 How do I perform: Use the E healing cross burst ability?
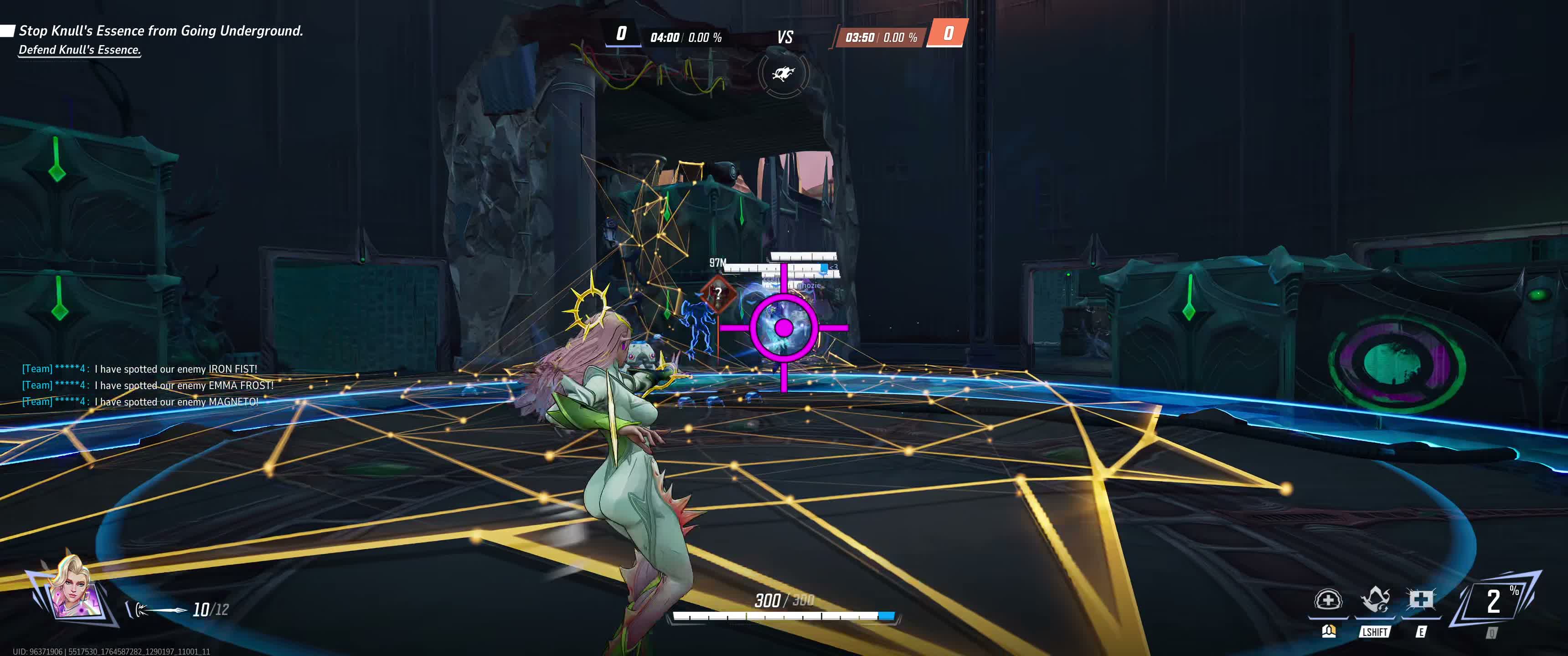pyautogui.click(x=1420, y=600)
